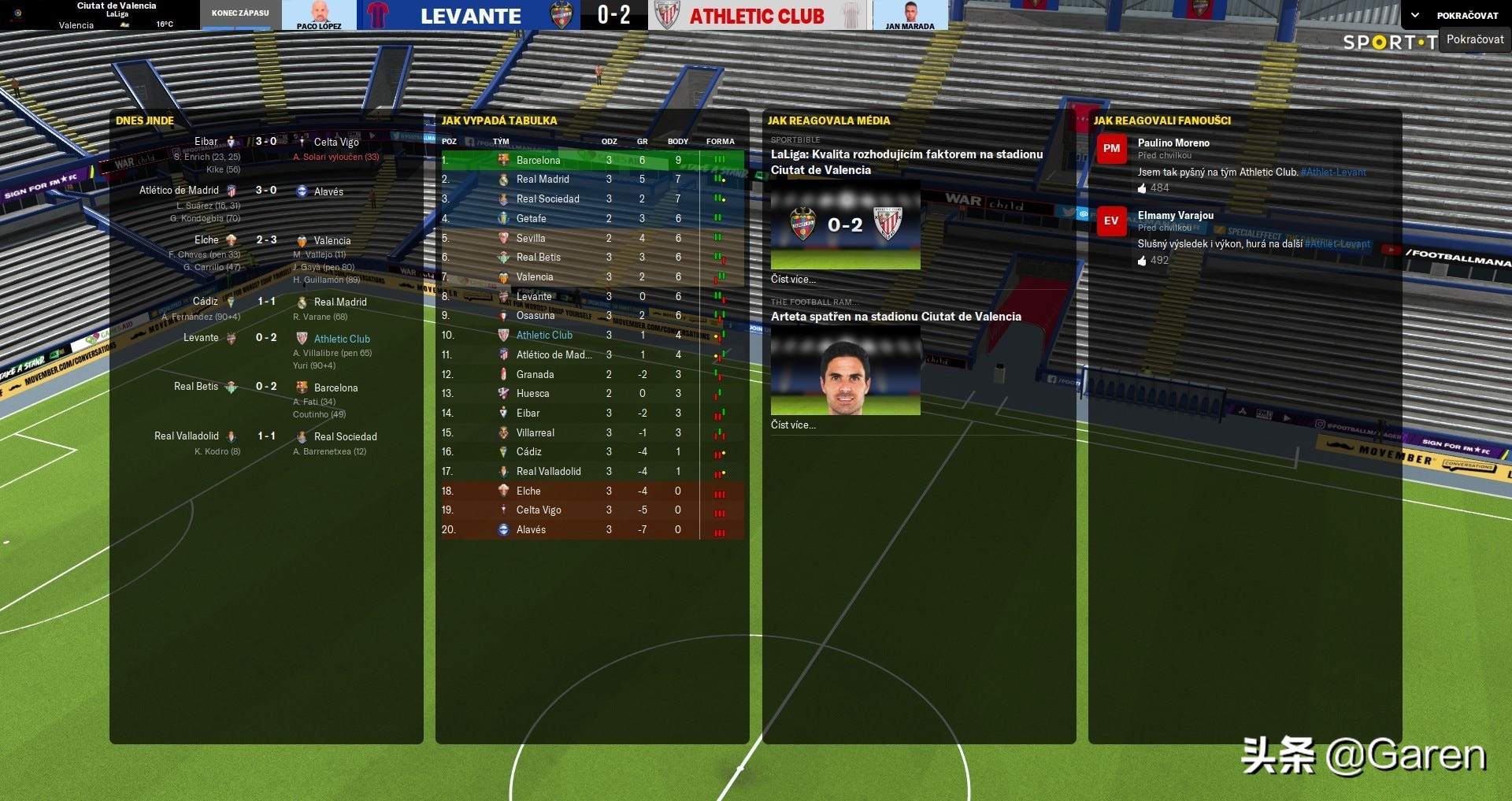
Task: Open the 0-2 match news thumbnail
Action: (845, 225)
